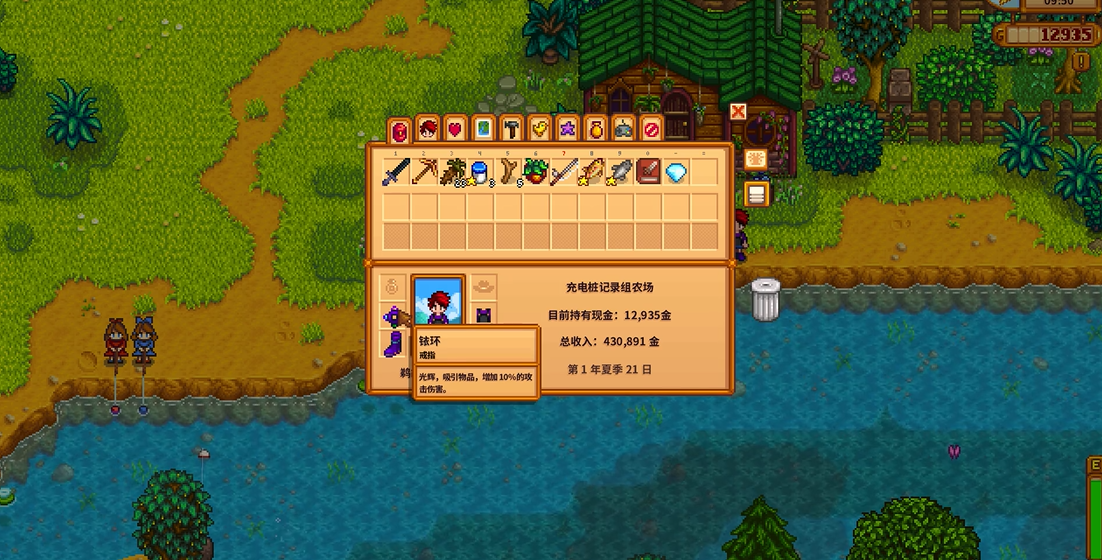This screenshot has height=560, width=1102.
Task: Select the driftwood stack of five
Action: point(509,173)
